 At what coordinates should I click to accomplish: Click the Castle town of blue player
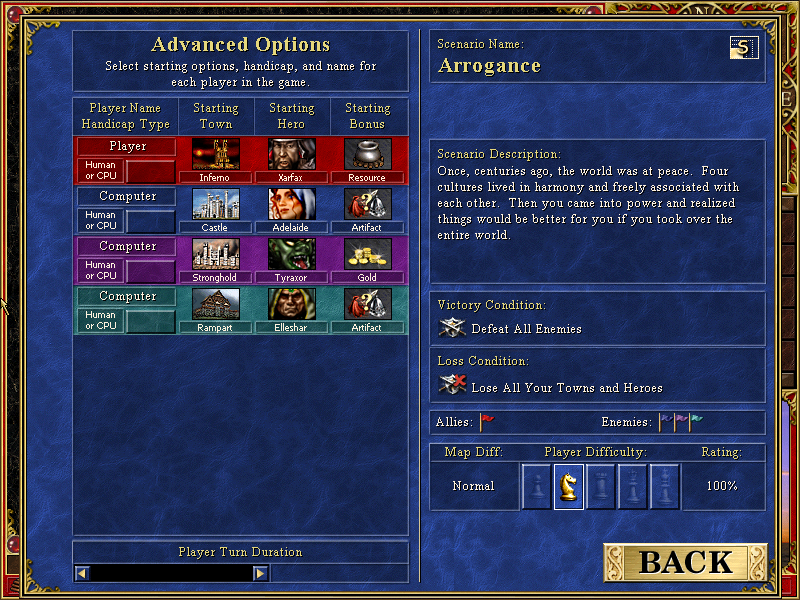(215, 204)
